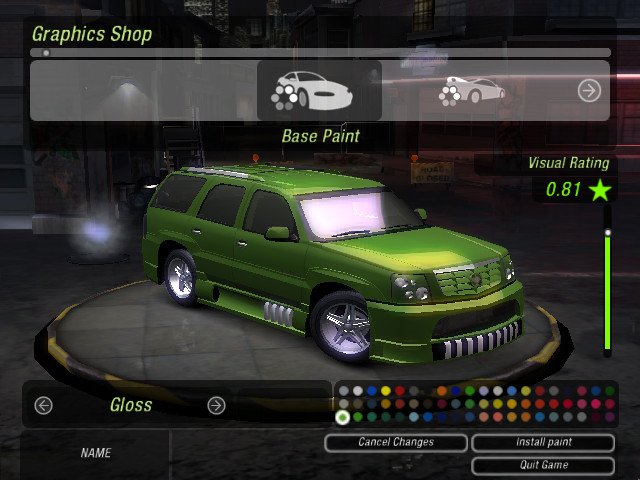Switch to next paint type after Gloss
Screen dimensions: 640x480
216,405
